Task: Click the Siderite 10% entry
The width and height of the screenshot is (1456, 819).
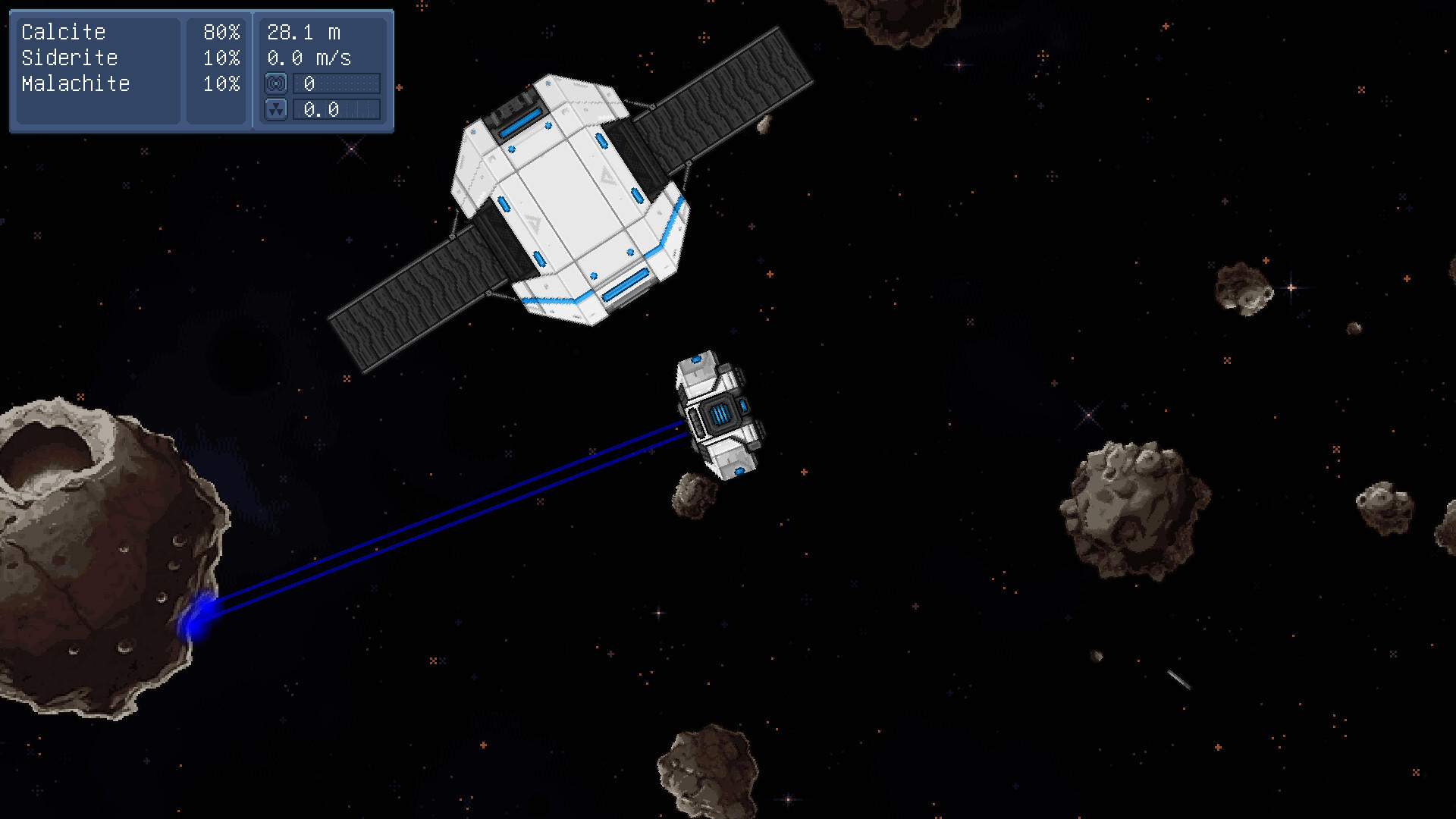Action: [x=129, y=58]
